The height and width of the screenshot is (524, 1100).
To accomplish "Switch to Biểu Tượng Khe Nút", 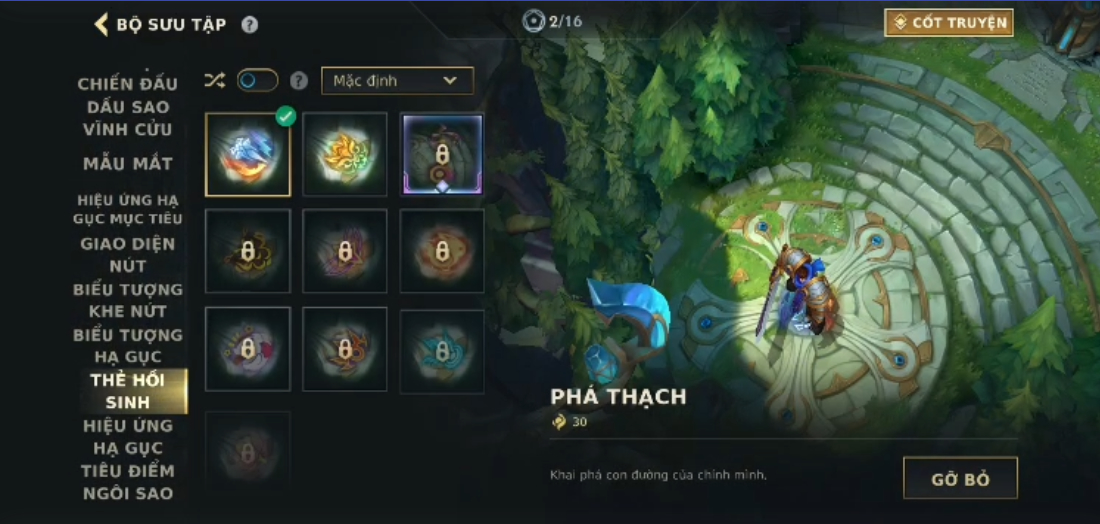I will pyautogui.click(x=128, y=300).
